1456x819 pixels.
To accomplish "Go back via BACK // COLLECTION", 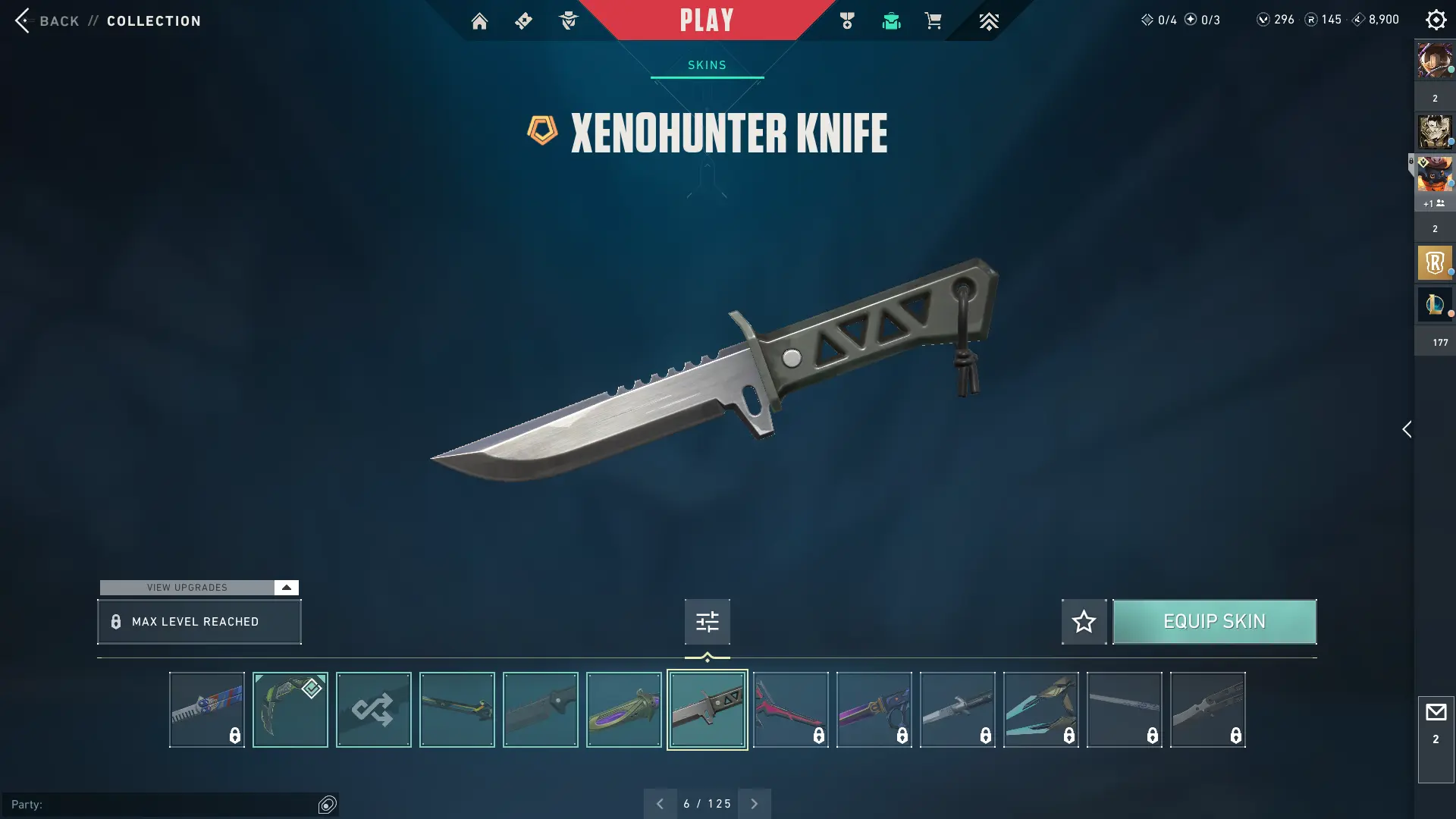I will click(x=106, y=20).
